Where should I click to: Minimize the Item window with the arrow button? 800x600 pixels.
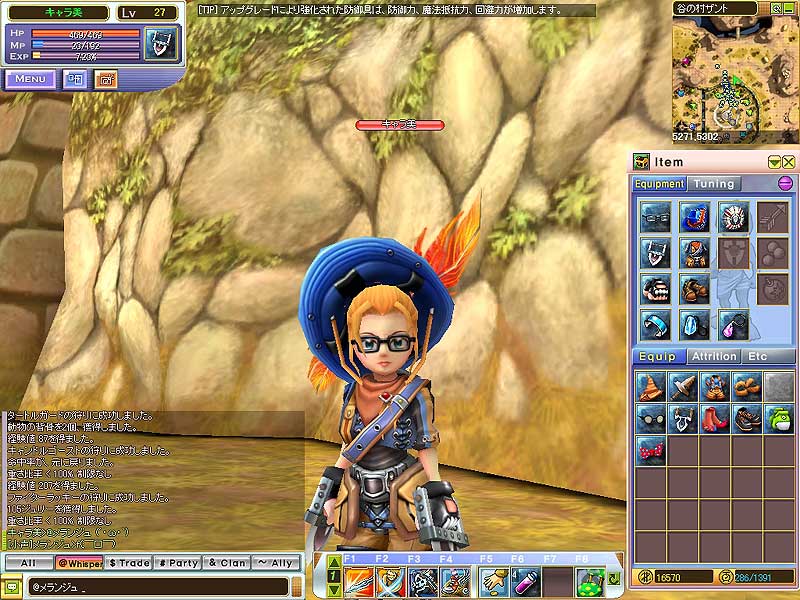pyautogui.click(x=774, y=162)
